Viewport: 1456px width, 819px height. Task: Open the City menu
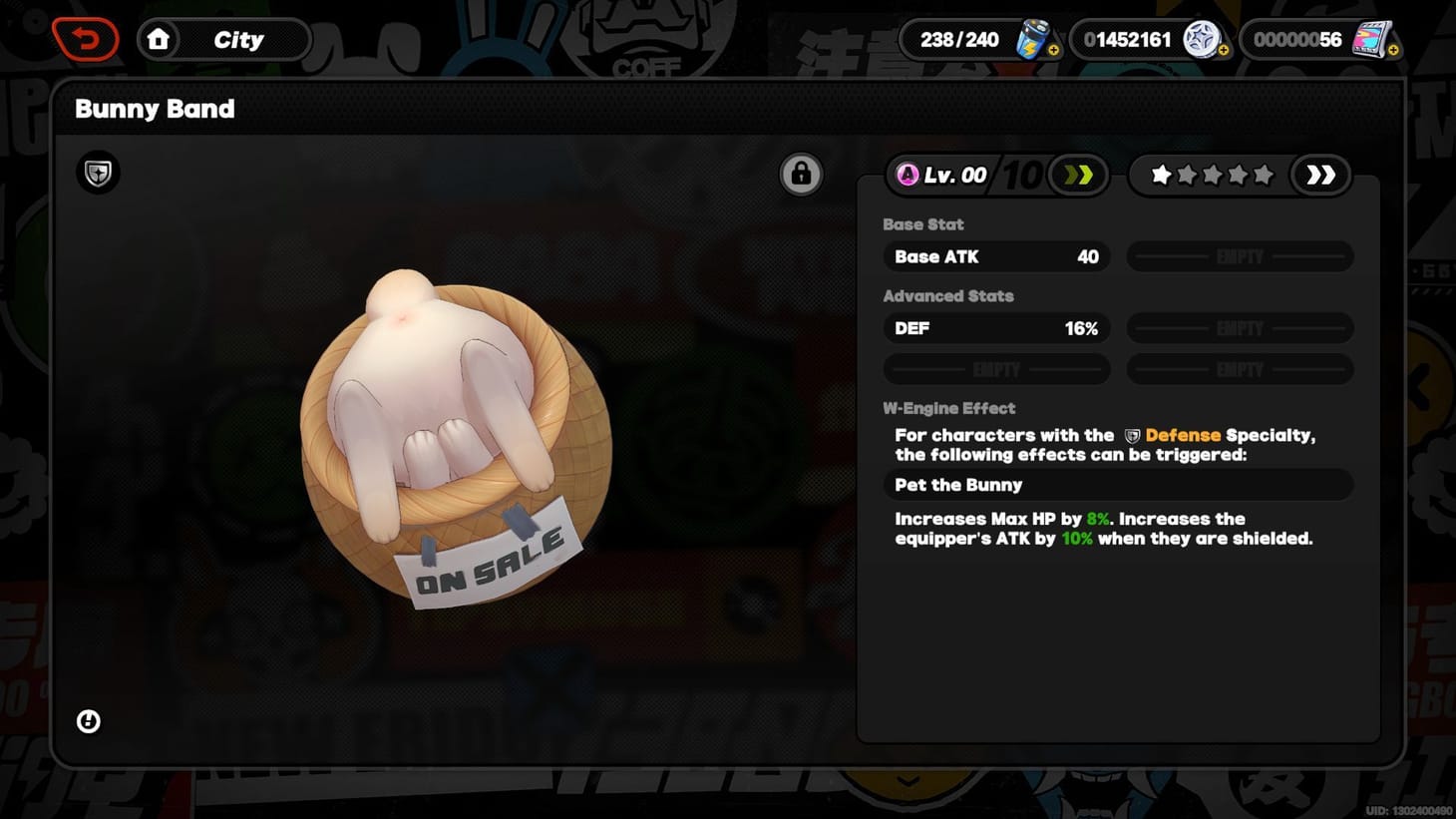click(240, 40)
